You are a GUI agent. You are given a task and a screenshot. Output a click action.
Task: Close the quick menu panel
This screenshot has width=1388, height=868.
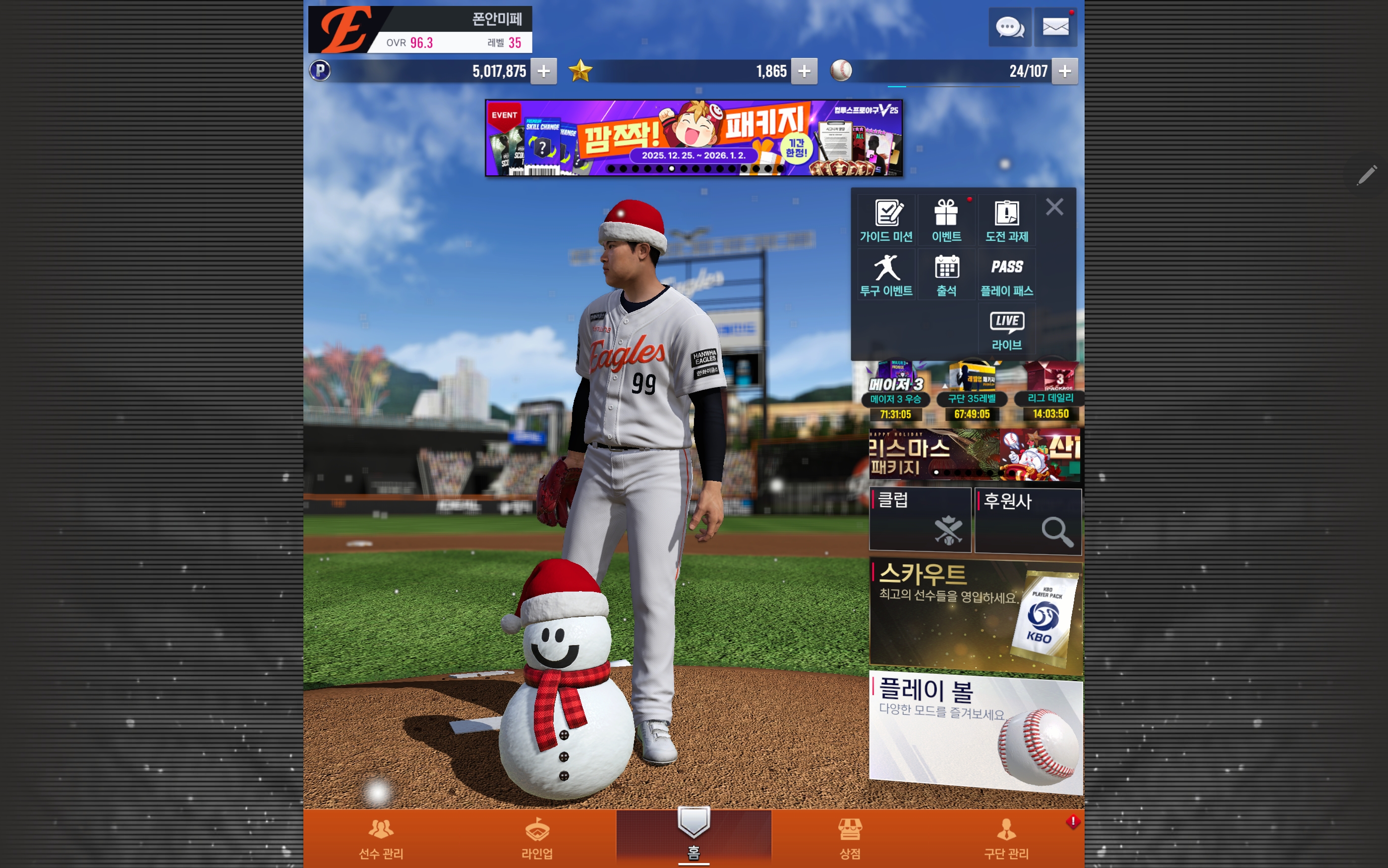coord(1054,207)
